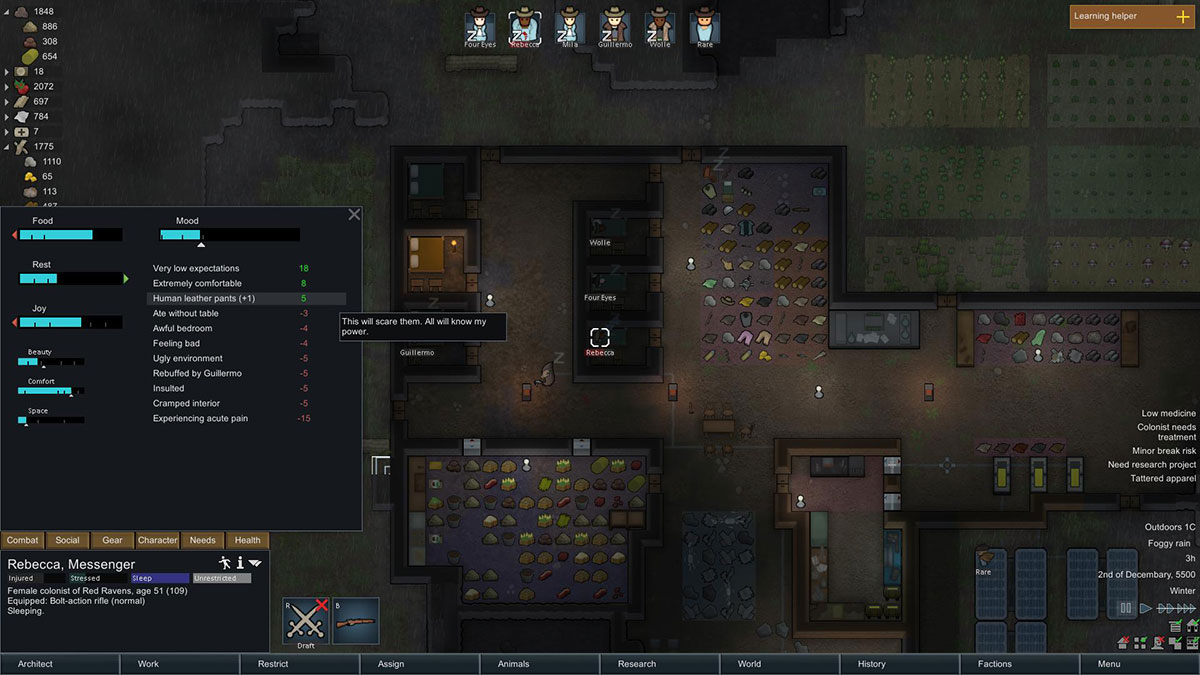Open the World map
The height and width of the screenshot is (675, 1200).
pos(749,664)
